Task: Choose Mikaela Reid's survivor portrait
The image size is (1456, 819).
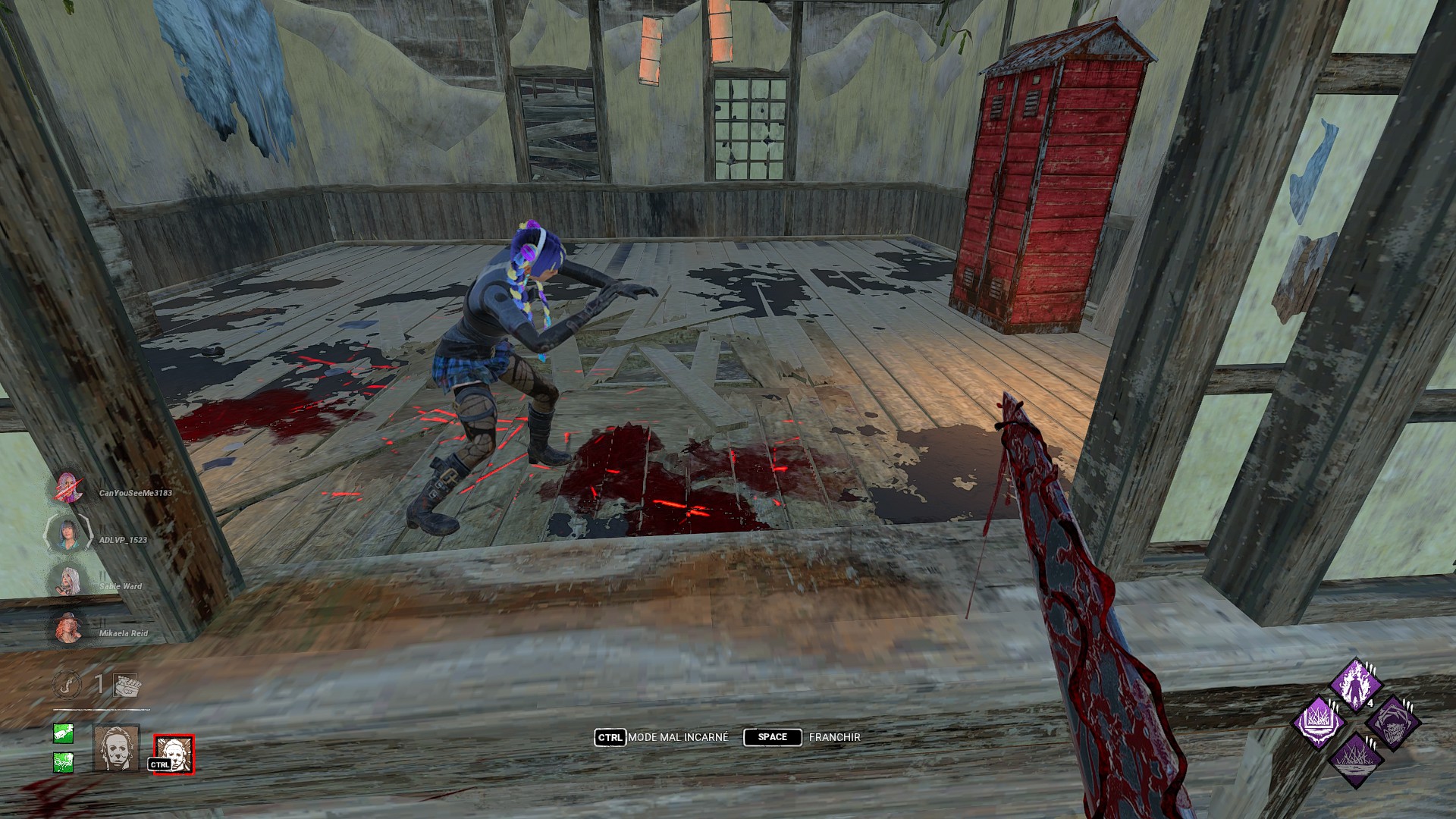Action: coord(67,629)
